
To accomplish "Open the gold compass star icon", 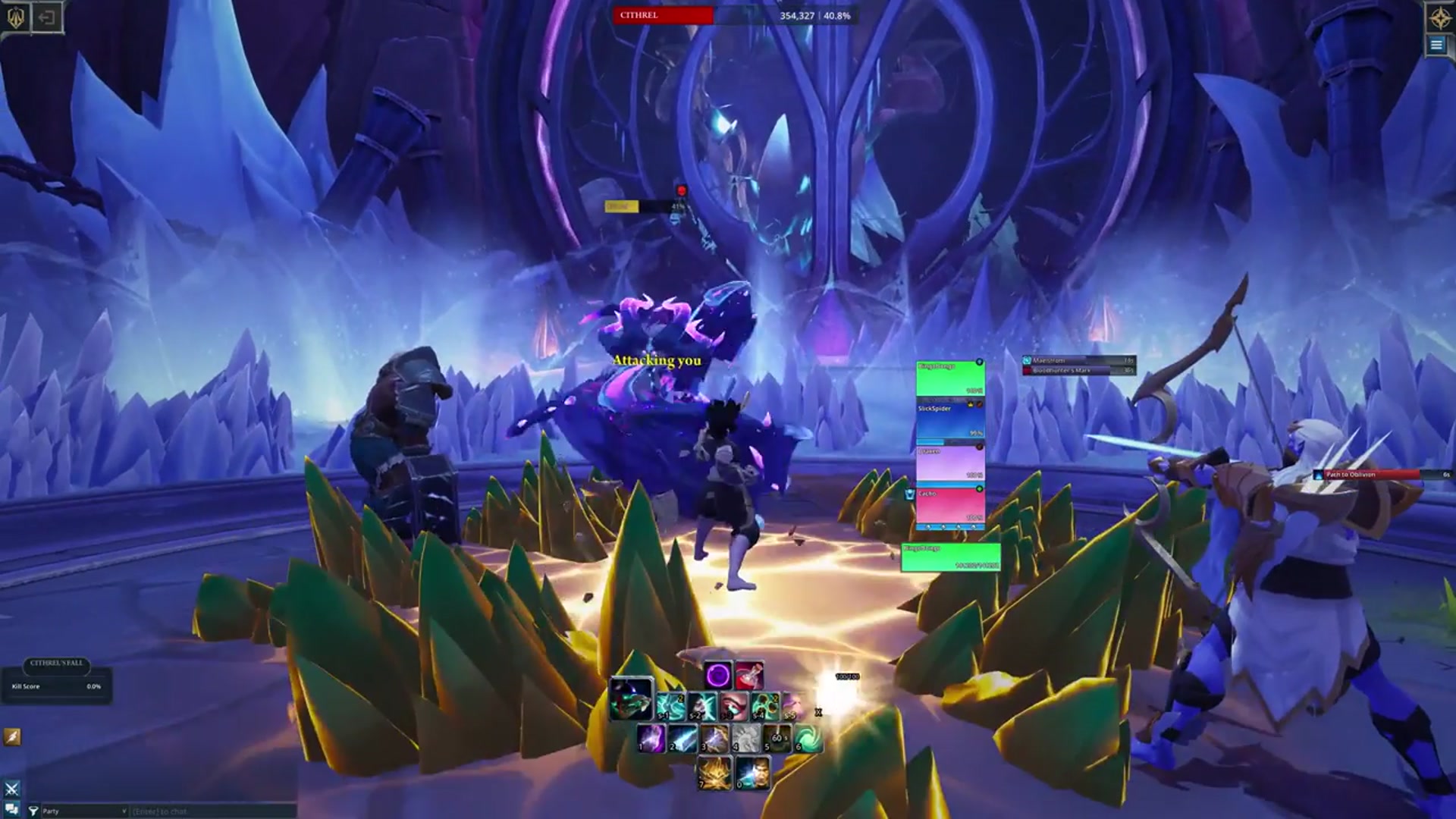I will click(x=1439, y=17).
